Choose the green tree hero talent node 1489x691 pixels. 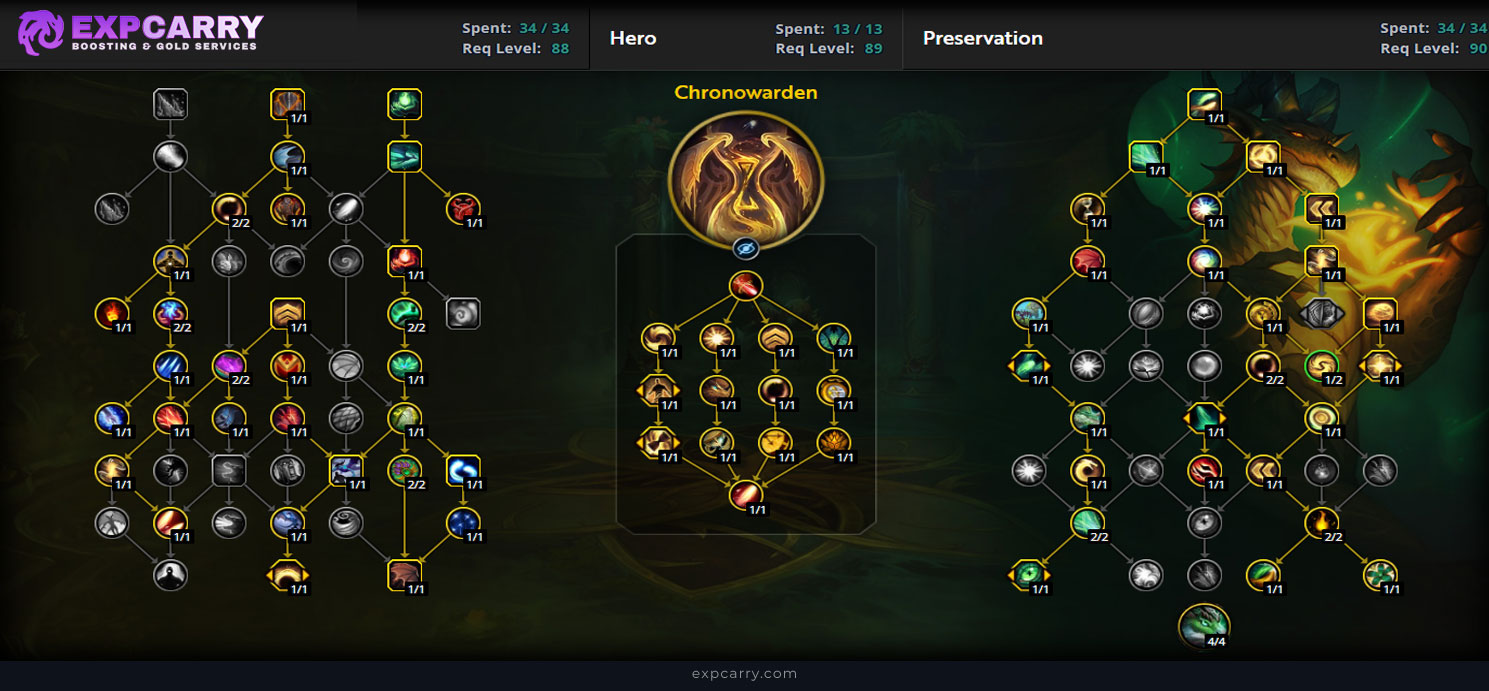pyautogui.click(x=832, y=337)
